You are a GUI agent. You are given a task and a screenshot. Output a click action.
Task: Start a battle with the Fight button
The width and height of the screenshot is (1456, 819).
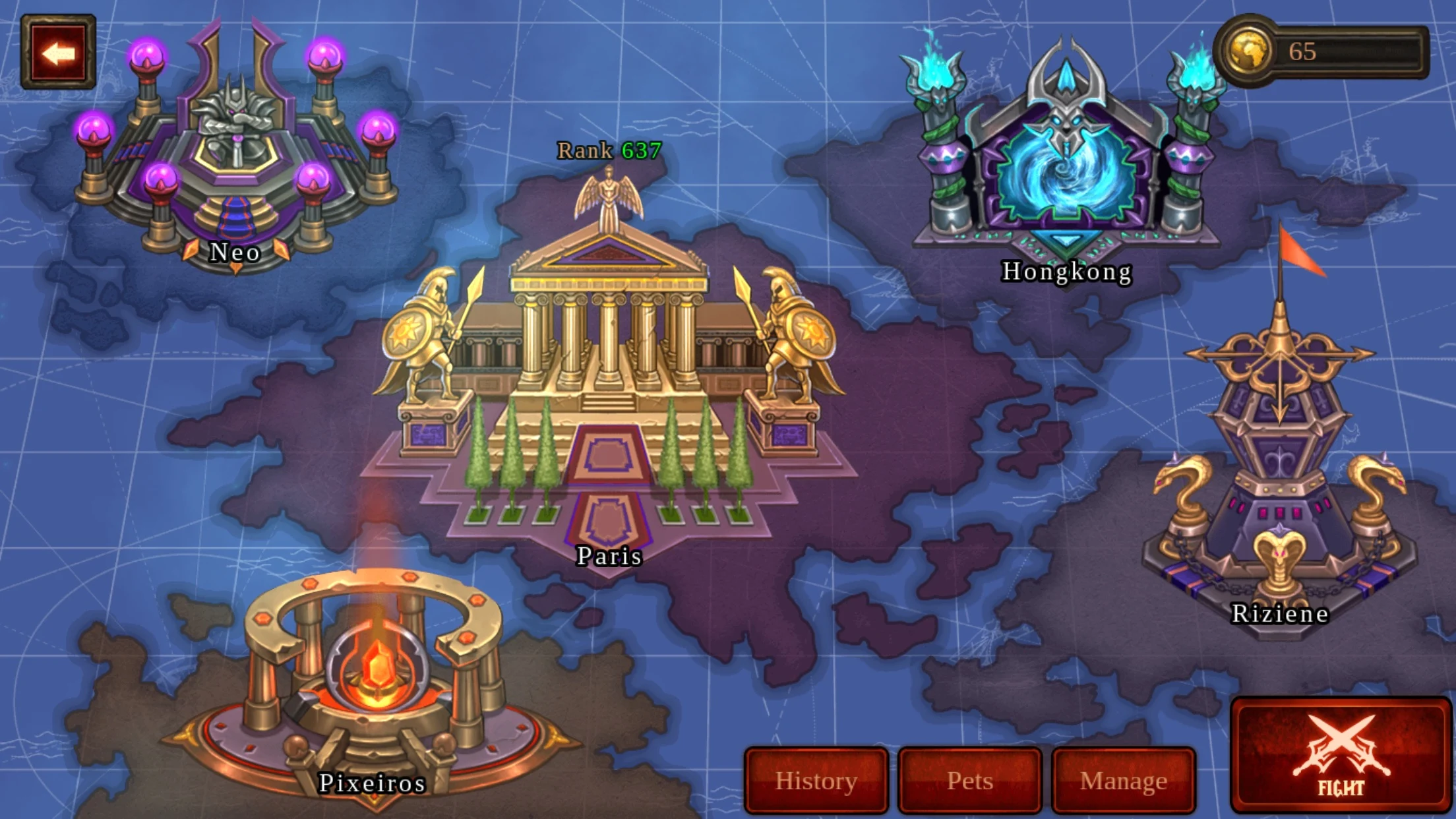click(x=1341, y=755)
